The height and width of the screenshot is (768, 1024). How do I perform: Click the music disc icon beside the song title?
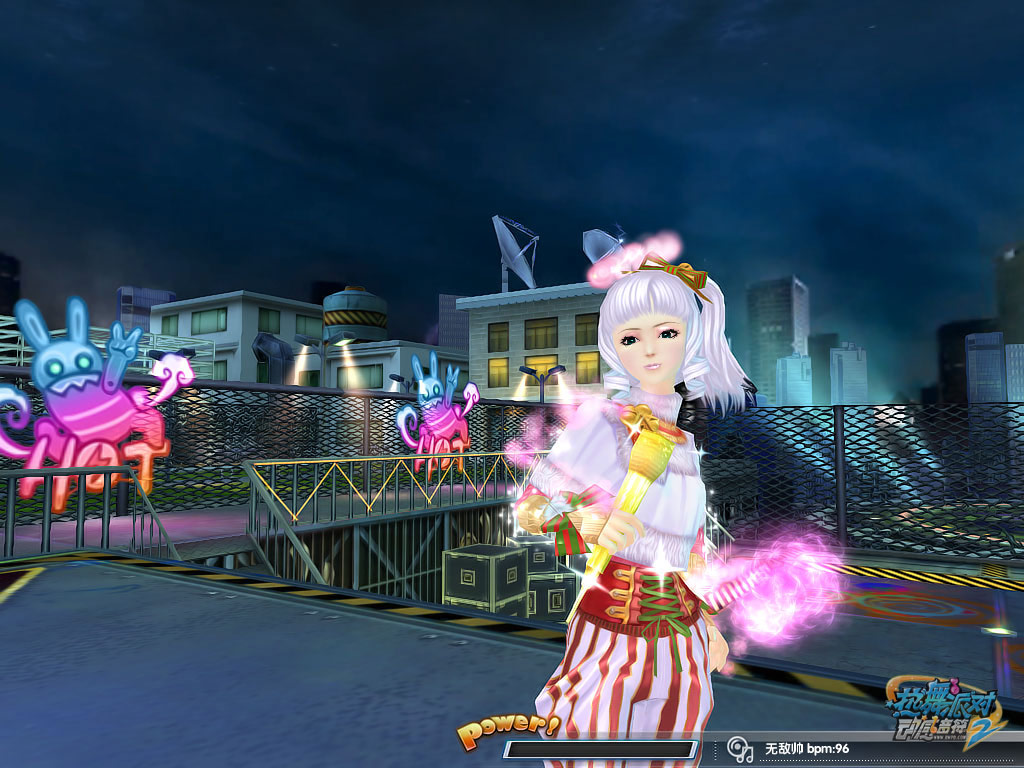pos(740,748)
